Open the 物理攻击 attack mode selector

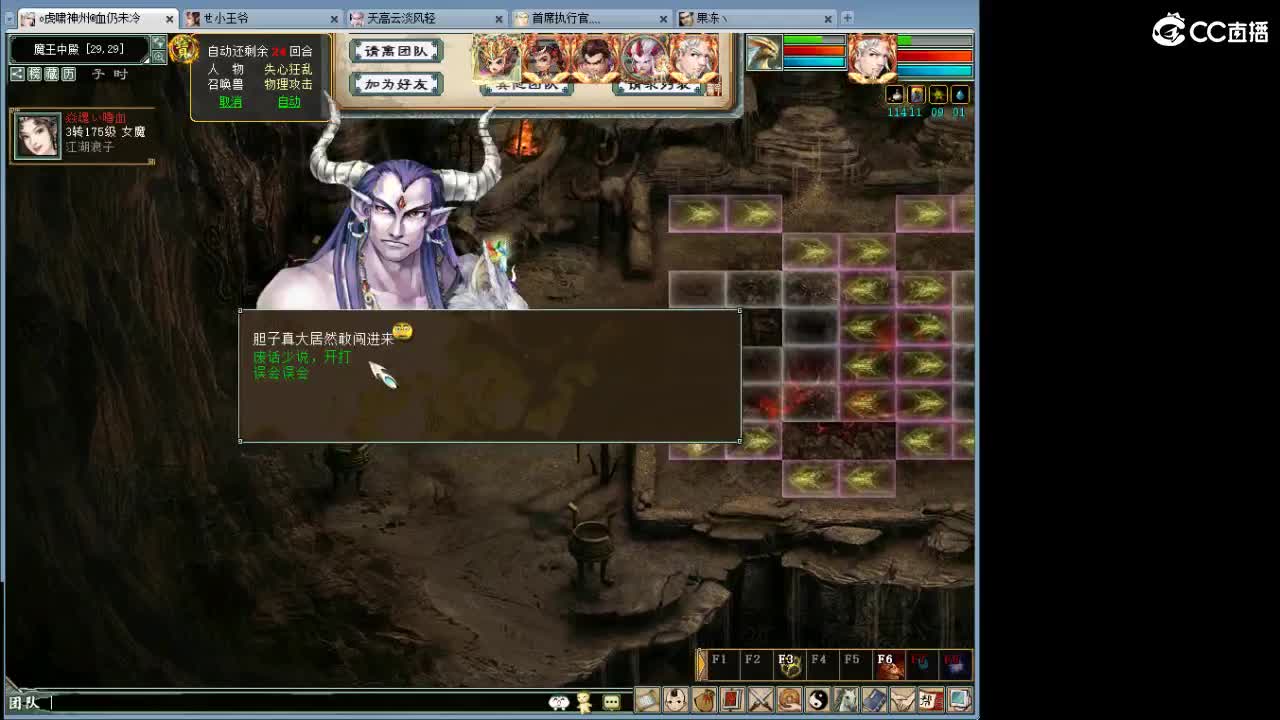(288, 85)
